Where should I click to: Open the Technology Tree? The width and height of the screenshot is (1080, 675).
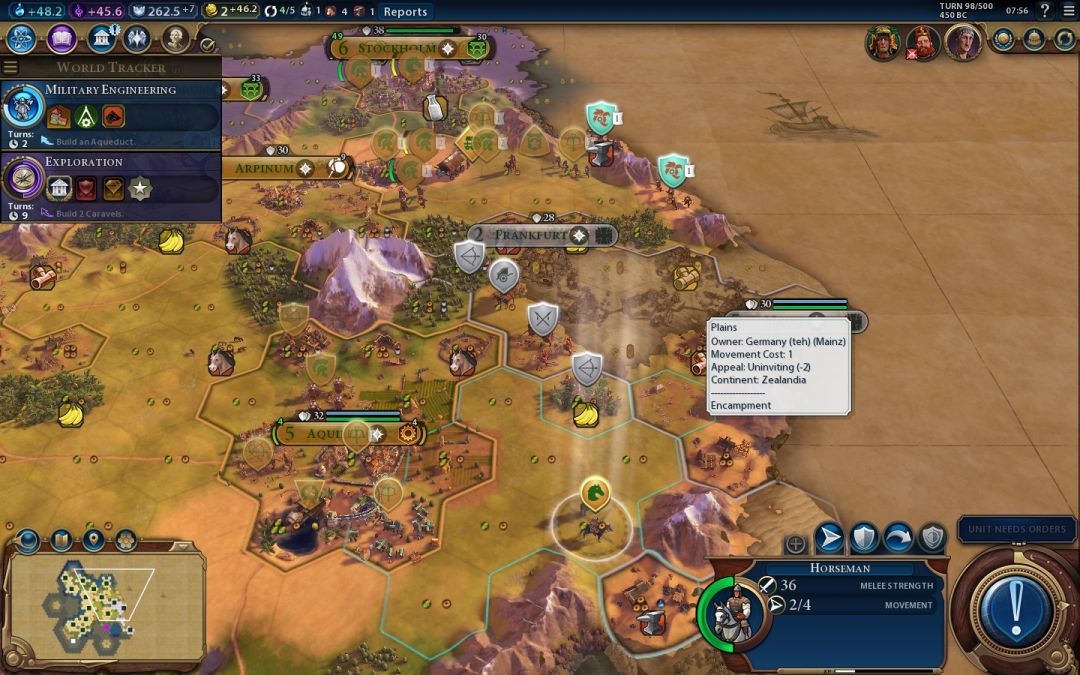click(x=23, y=39)
